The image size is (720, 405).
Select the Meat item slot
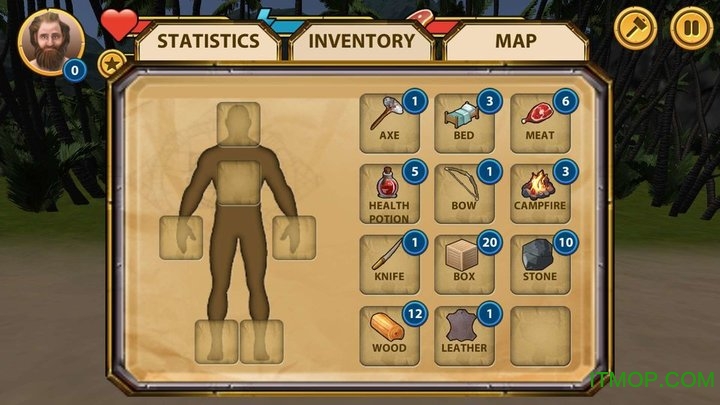click(541, 123)
